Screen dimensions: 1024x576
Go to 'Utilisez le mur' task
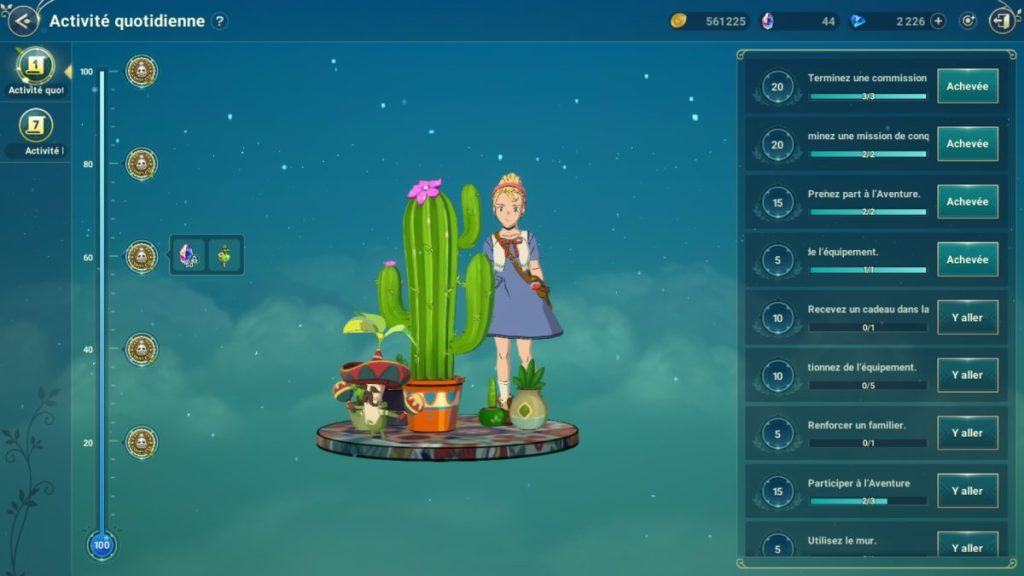967,547
